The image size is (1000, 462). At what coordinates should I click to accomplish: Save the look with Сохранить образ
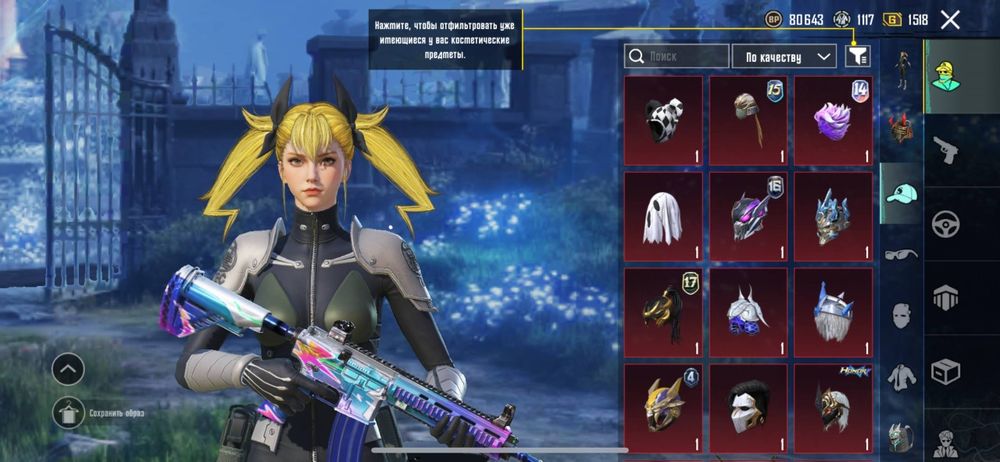click(x=68, y=411)
